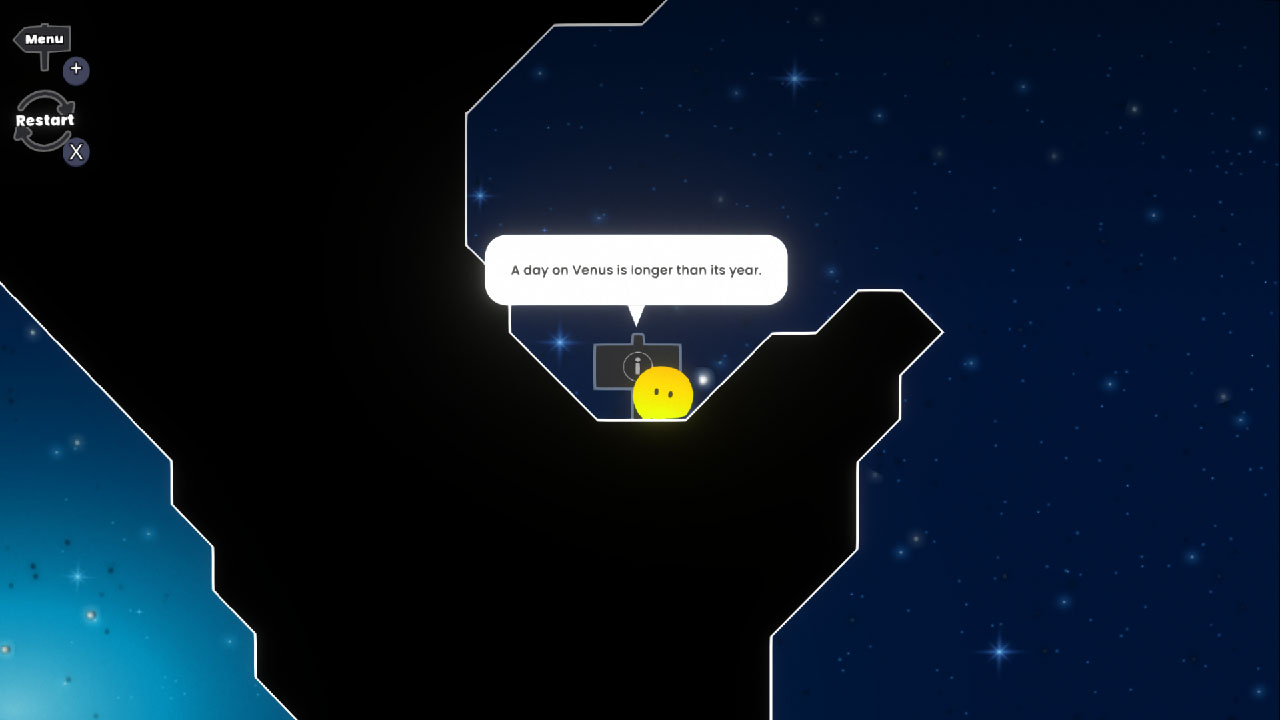Click the X badge next to Restart
This screenshot has width=1280, height=720.
coord(76,152)
